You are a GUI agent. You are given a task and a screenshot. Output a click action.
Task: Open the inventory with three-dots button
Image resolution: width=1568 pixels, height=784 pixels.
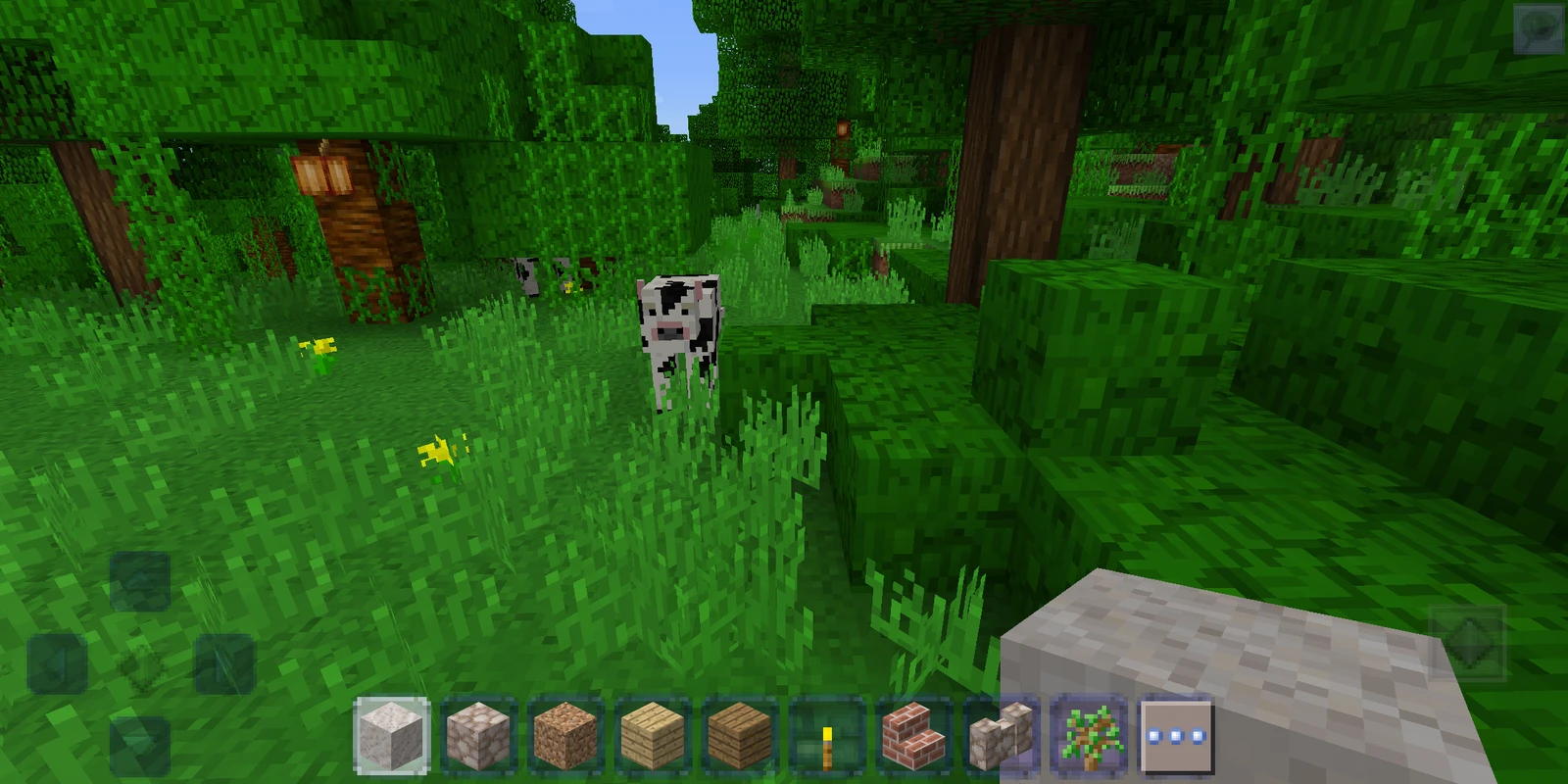(1176, 736)
